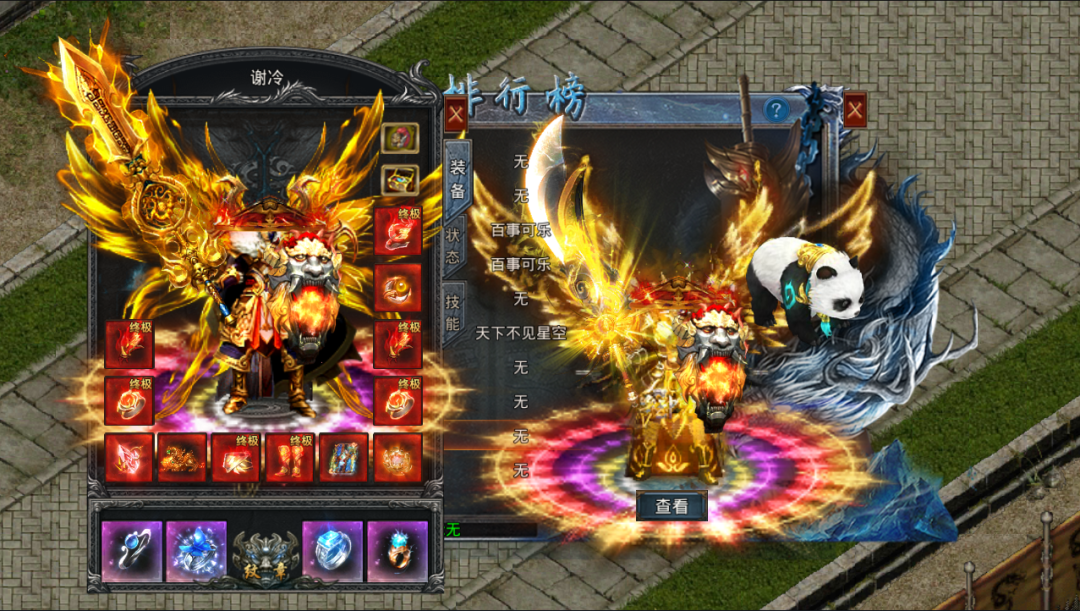
Task: Close the 排行榜 ranking window
Action: 855,109
